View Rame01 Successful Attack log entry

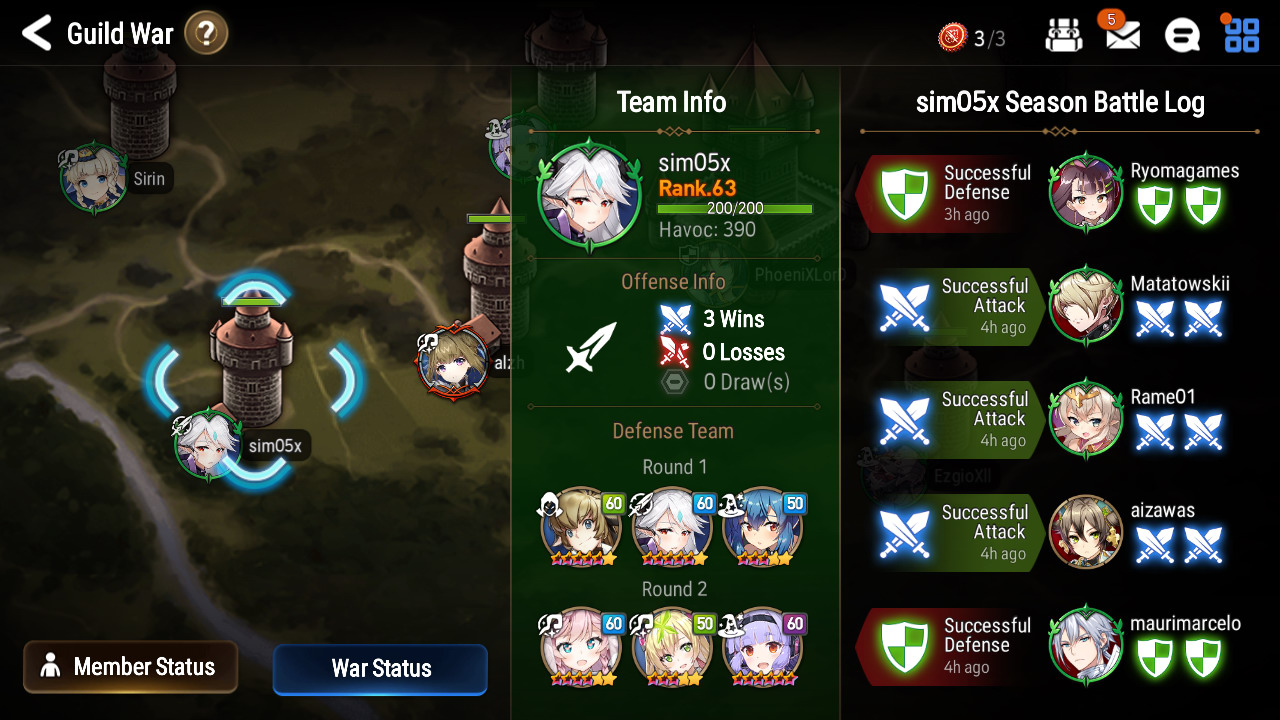[x=1050, y=418]
